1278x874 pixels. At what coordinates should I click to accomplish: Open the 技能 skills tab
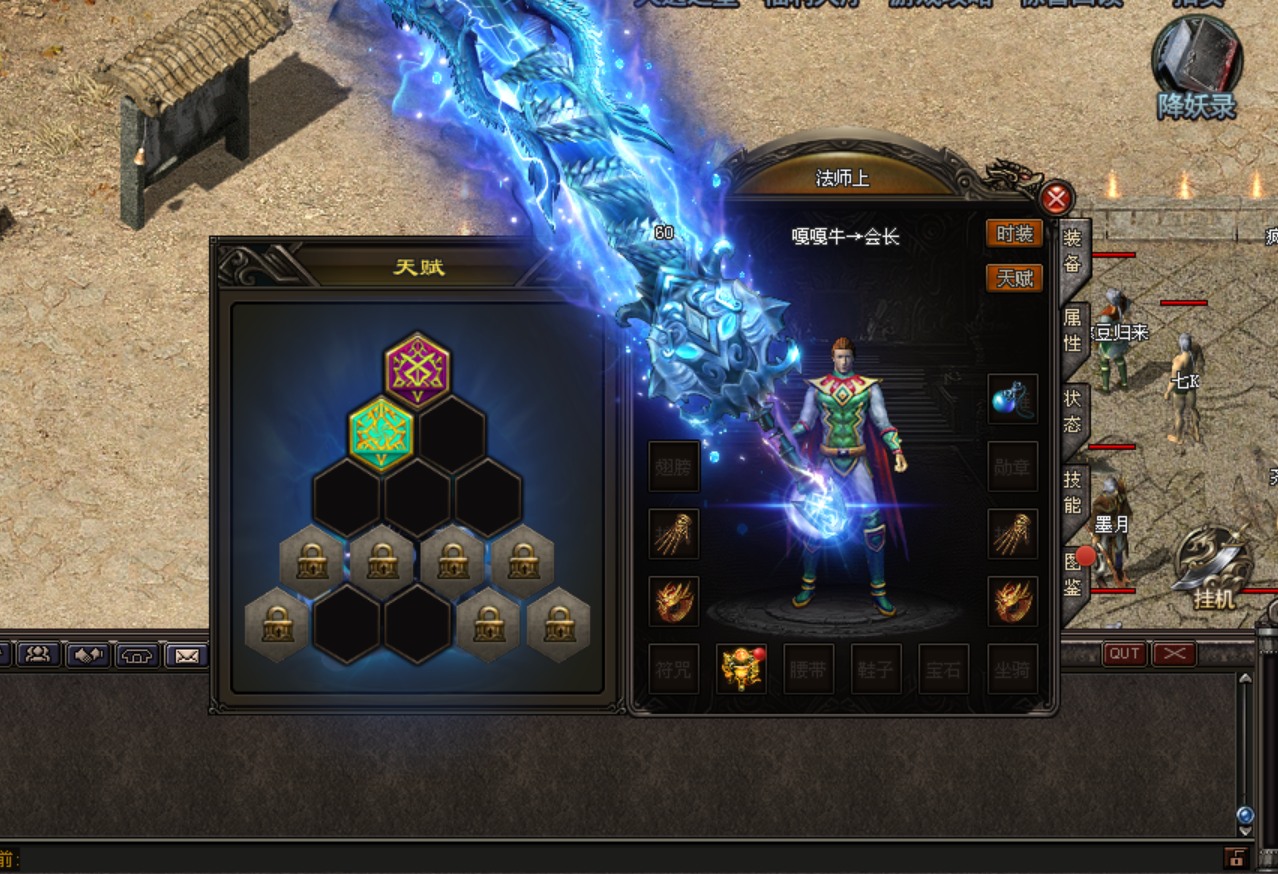(1072, 491)
